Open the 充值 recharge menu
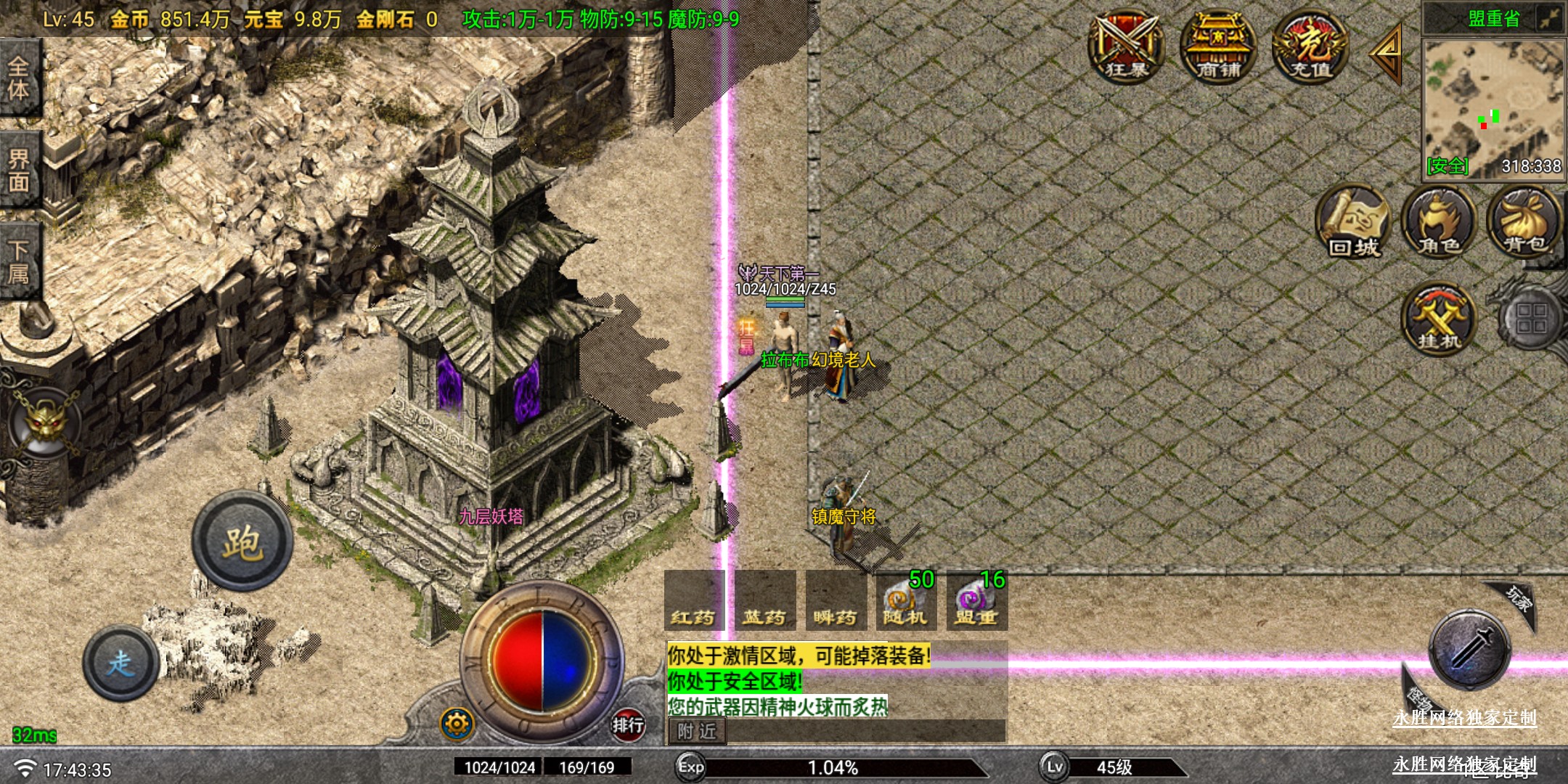1568x784 pixels. pos(1310,46)
